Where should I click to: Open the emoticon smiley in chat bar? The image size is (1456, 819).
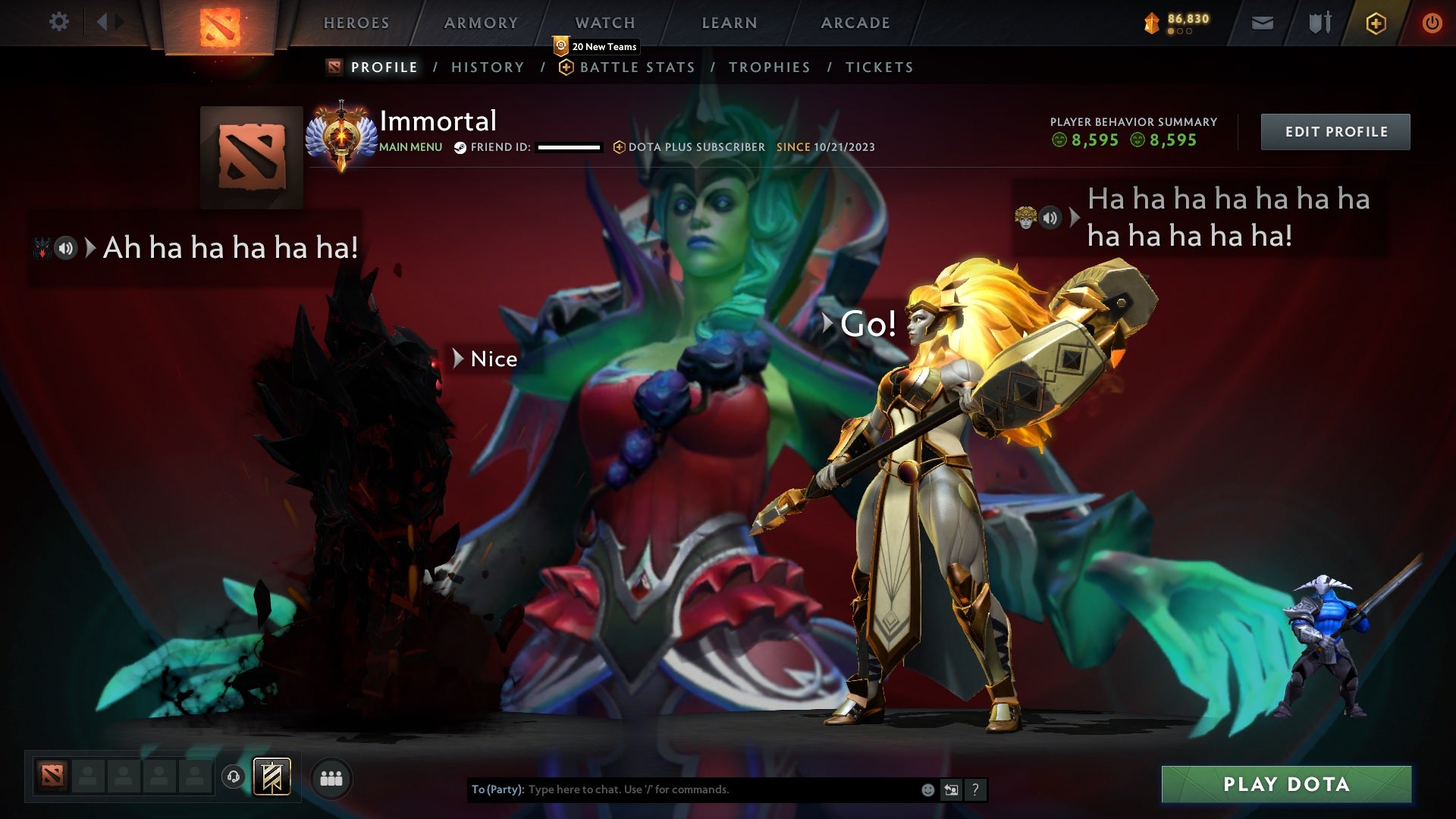pyautogui.click(x=927, y=789)
